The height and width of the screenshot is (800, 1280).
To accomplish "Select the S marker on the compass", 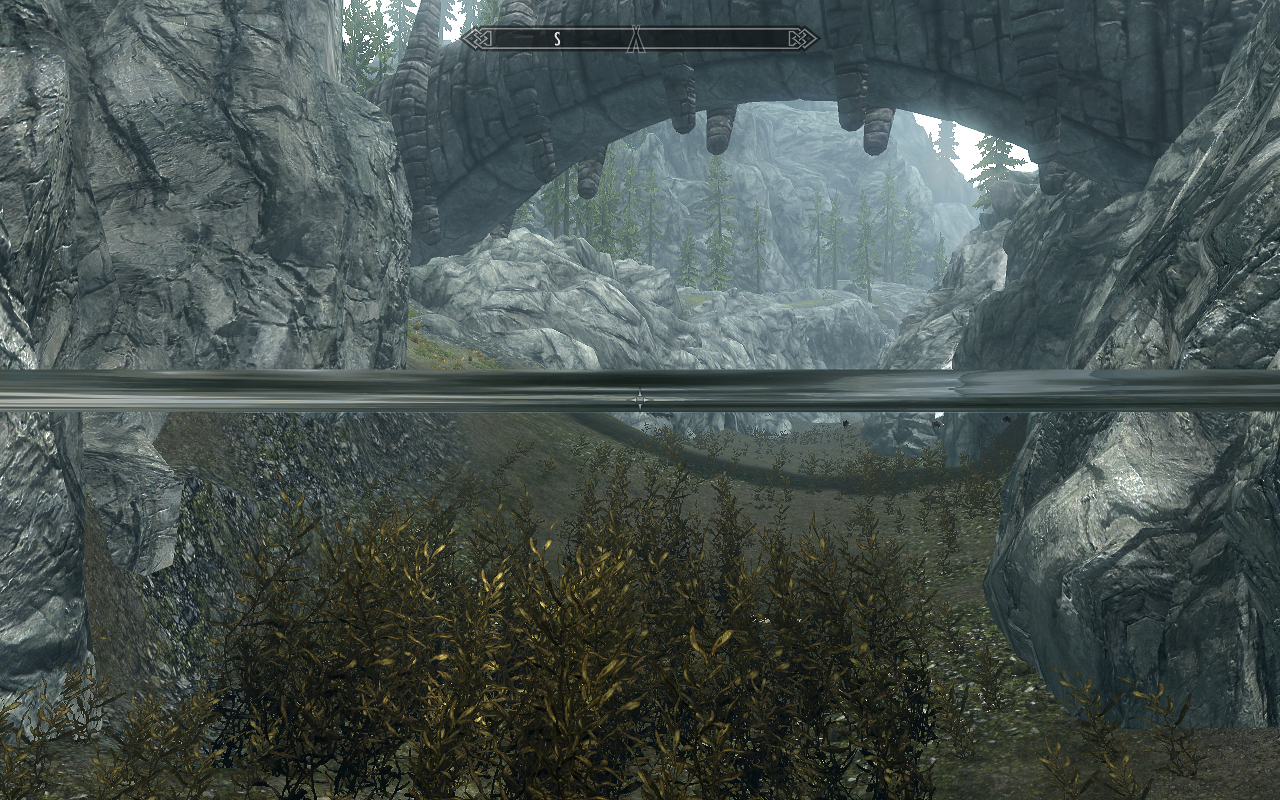I will click(555, 39).
